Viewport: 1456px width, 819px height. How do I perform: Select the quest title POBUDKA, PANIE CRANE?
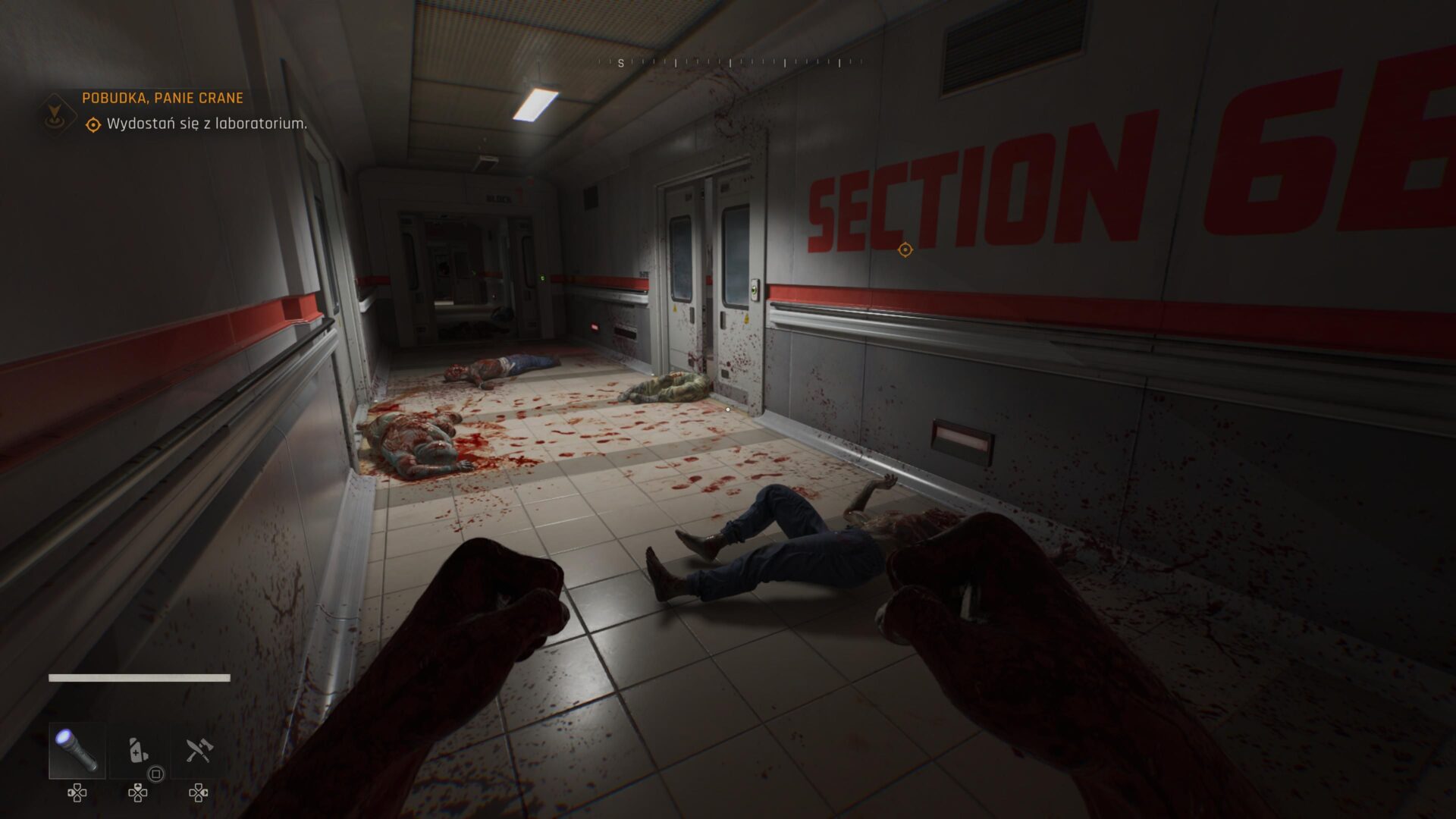click(x=161, y=98)
